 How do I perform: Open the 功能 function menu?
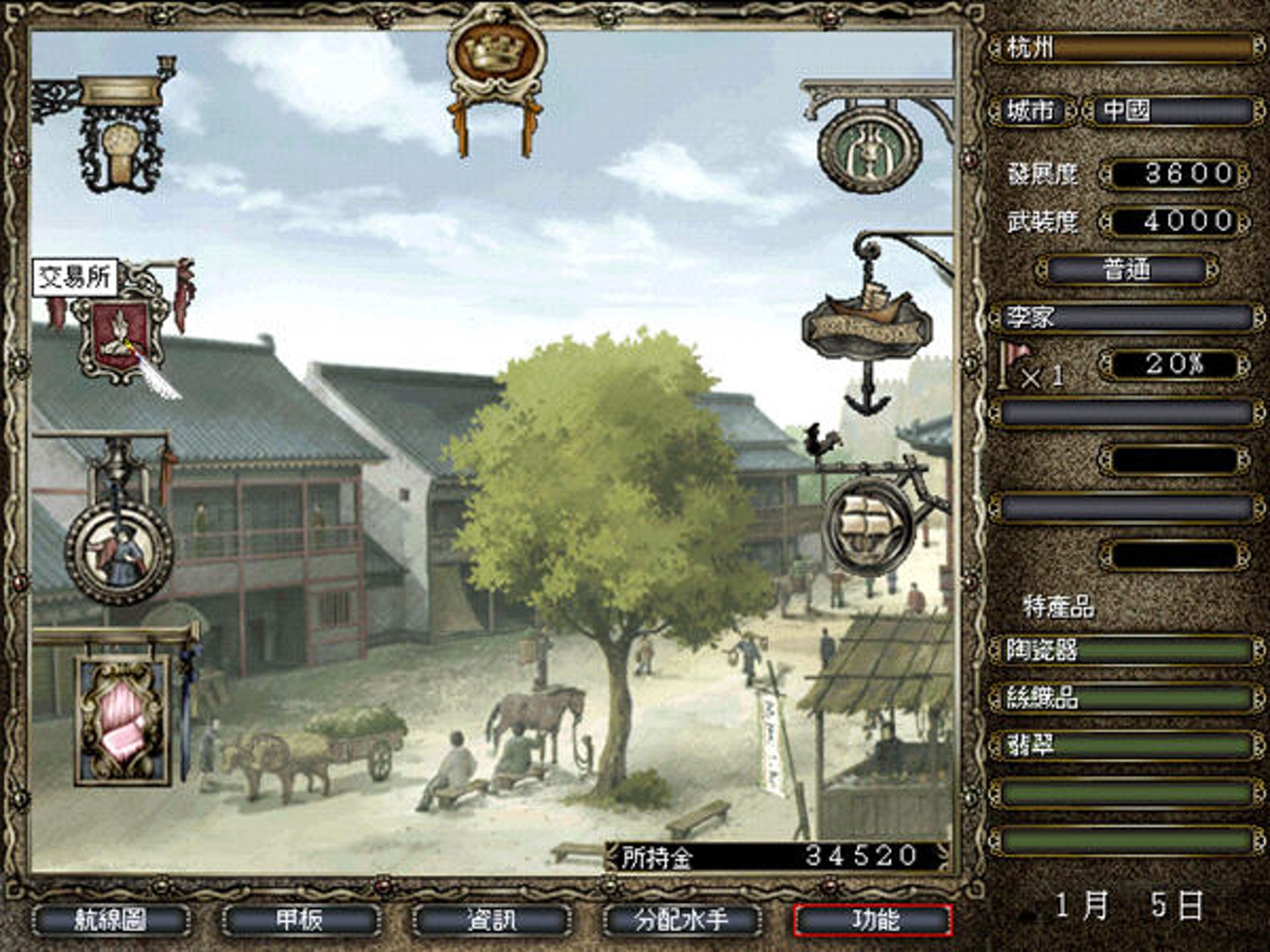tap(873, 920)
